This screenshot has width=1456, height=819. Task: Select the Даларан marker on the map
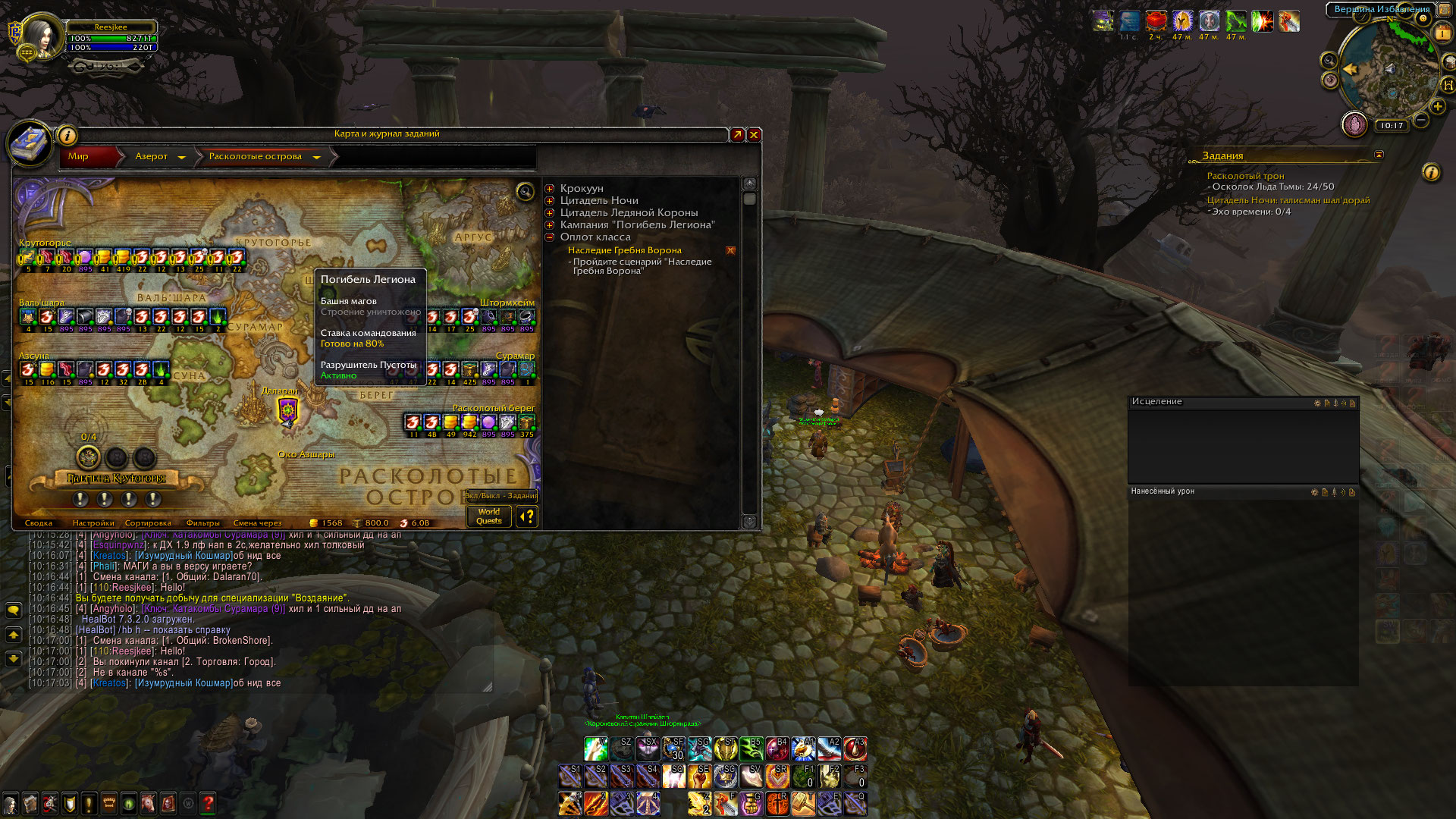point(287,411)
